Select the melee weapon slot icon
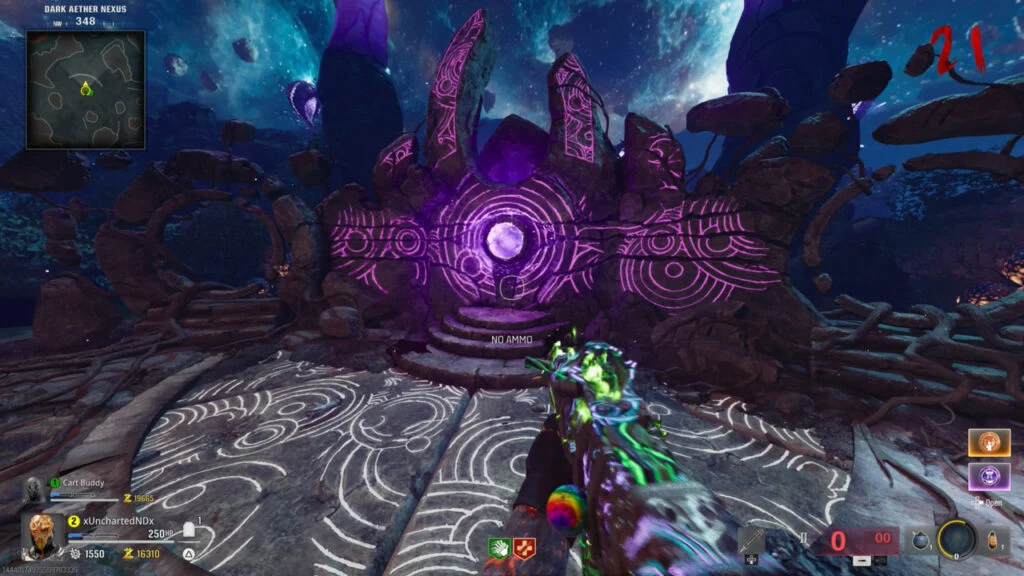The image size is (1024, 576). 752,541
